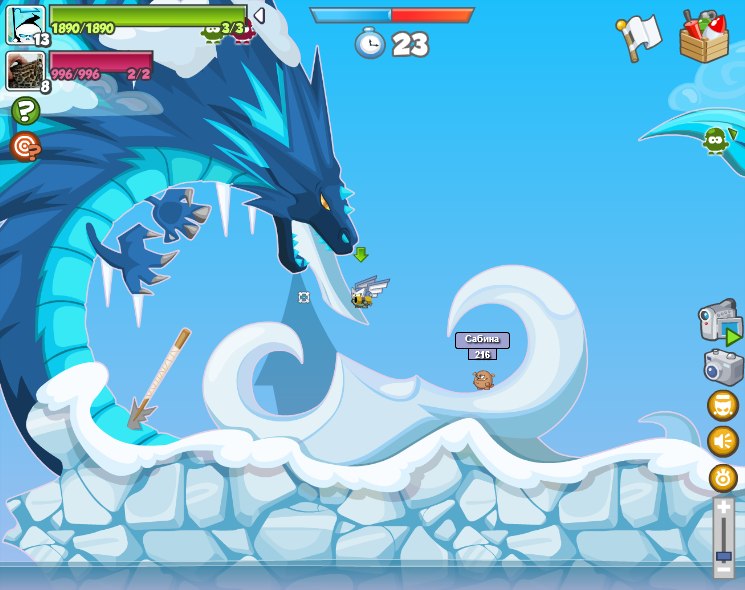Open the weapons crate arsenal
The height and width of the screenshot is (590, 745).
tap(704, 37)
